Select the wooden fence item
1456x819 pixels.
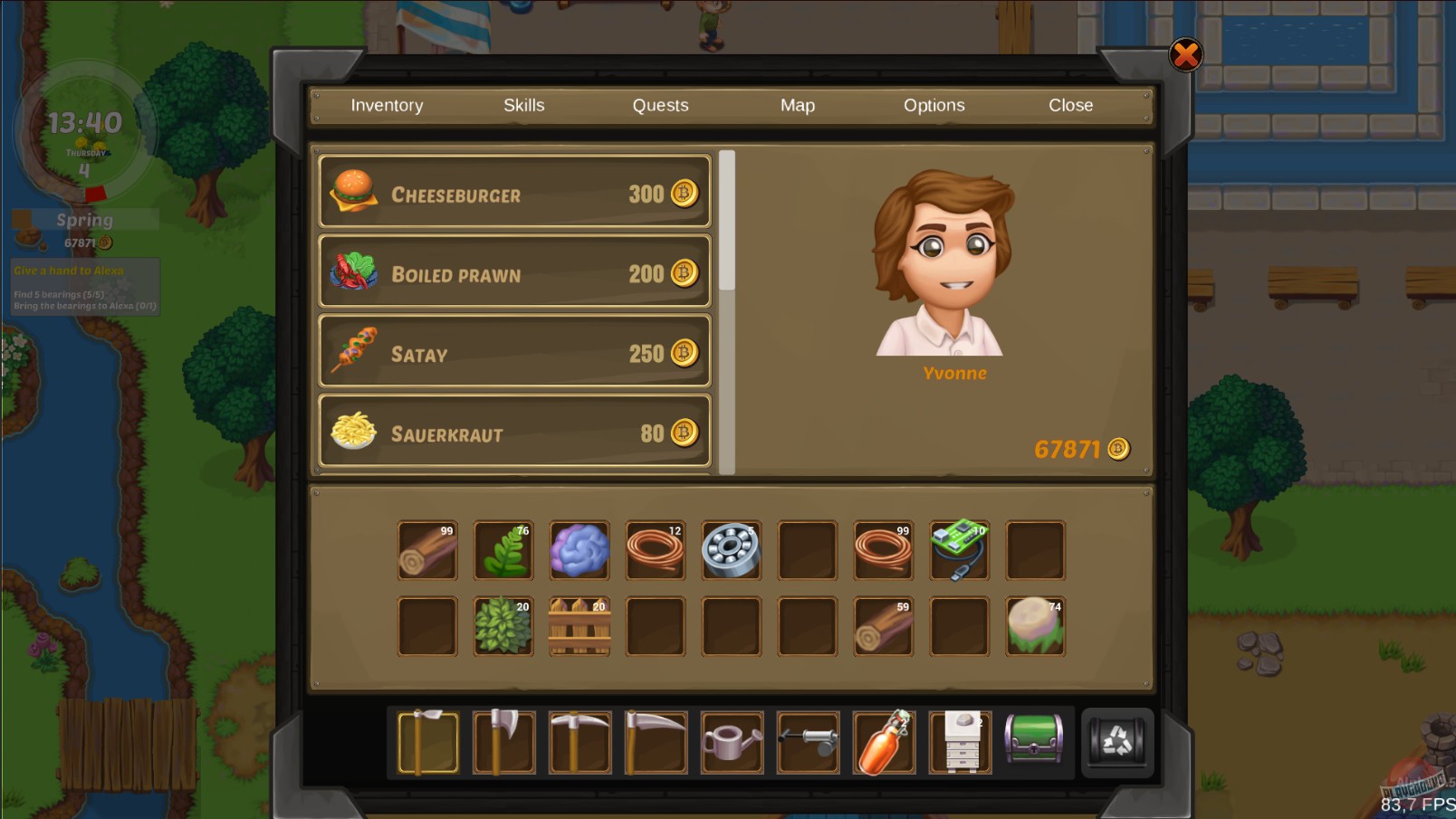click(x=580, y=624)
